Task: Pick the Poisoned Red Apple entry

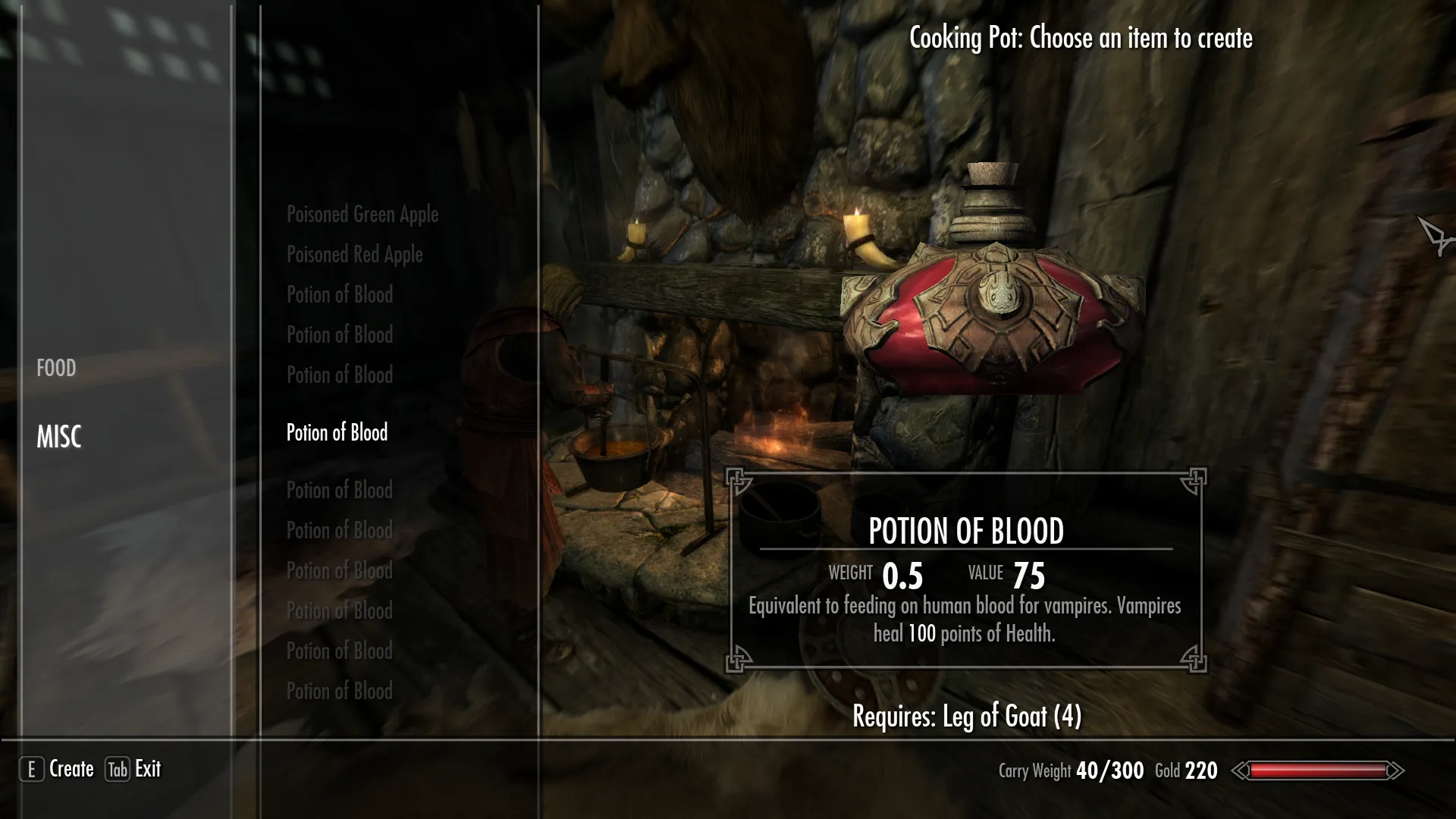Action: (354, 255)
